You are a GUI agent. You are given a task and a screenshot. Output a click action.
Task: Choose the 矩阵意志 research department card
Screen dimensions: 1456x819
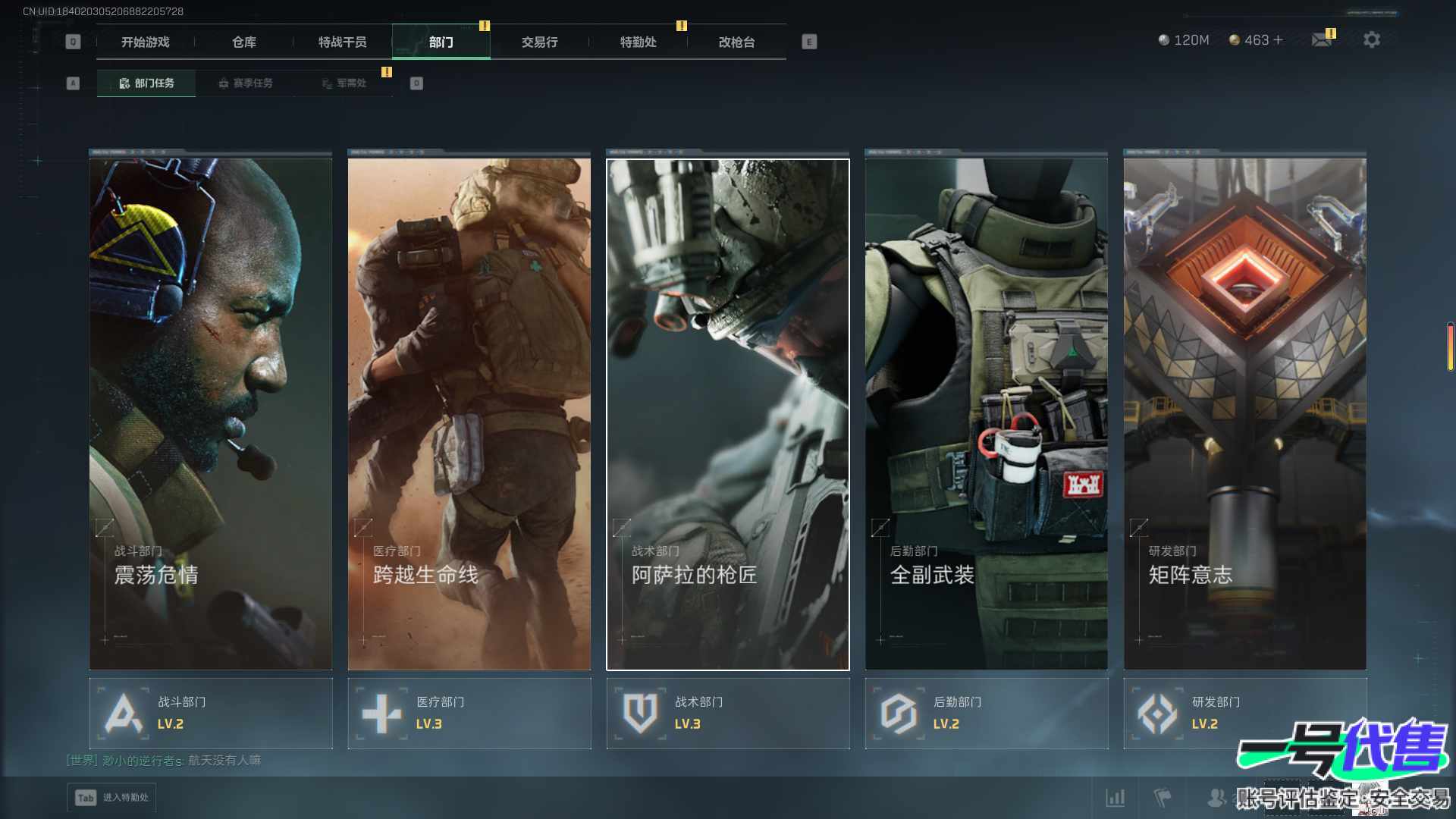coord(1244,413)
